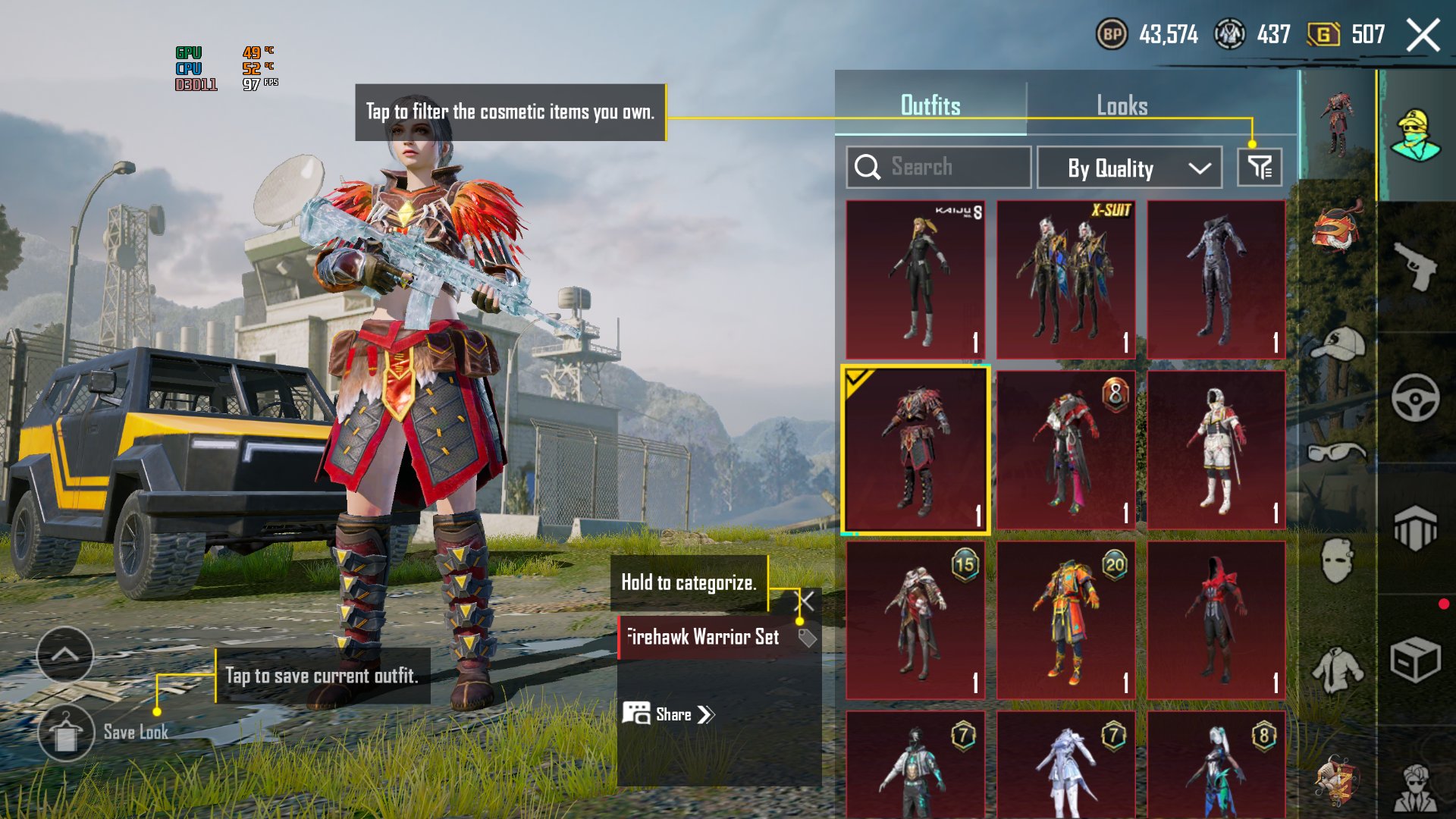Open the steering wheel vehicle category

[x=1415, y=397]
